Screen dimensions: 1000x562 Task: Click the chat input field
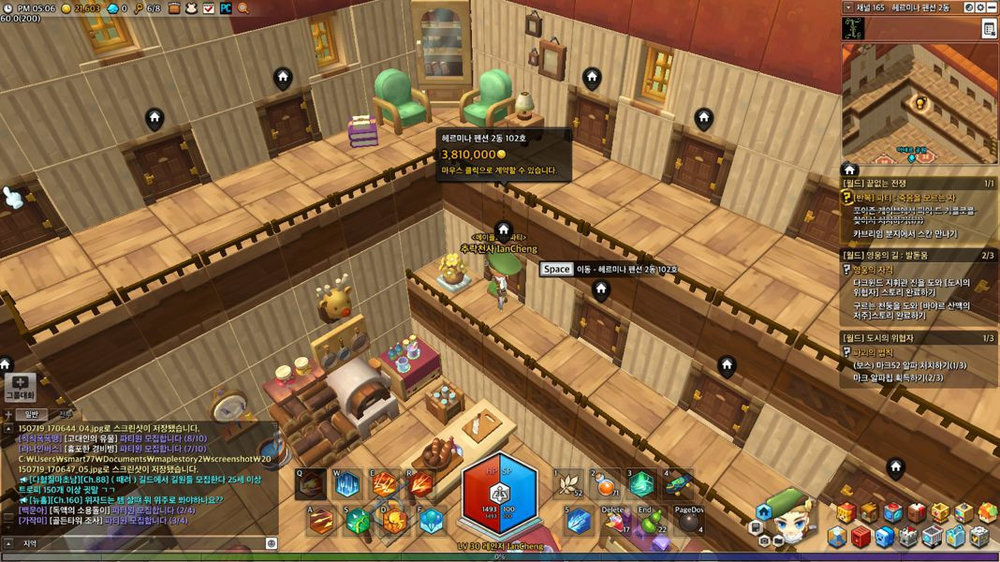coord(140,543)
